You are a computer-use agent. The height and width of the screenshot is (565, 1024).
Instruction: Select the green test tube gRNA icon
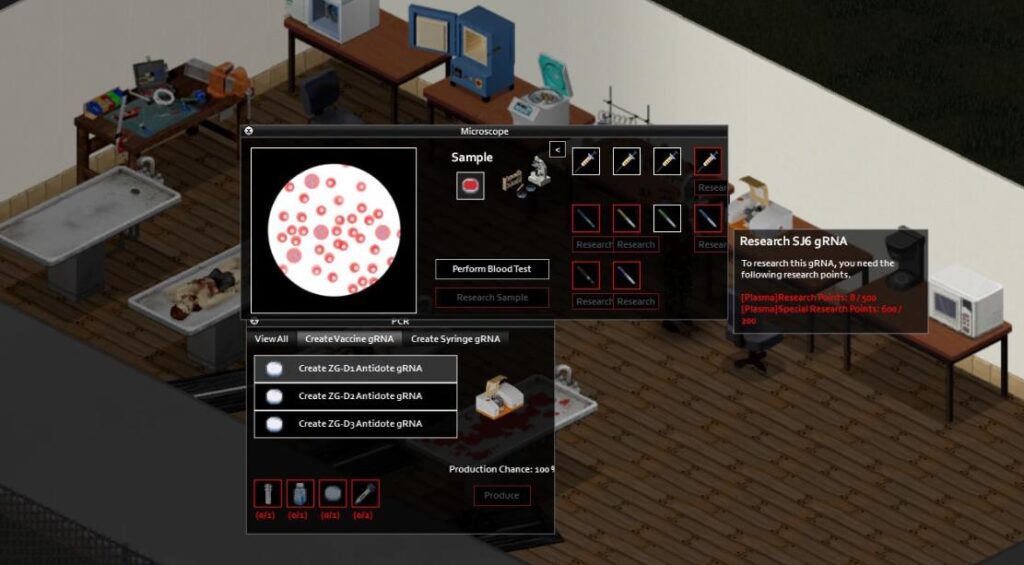pyautogui.click(x=667, y=218)
